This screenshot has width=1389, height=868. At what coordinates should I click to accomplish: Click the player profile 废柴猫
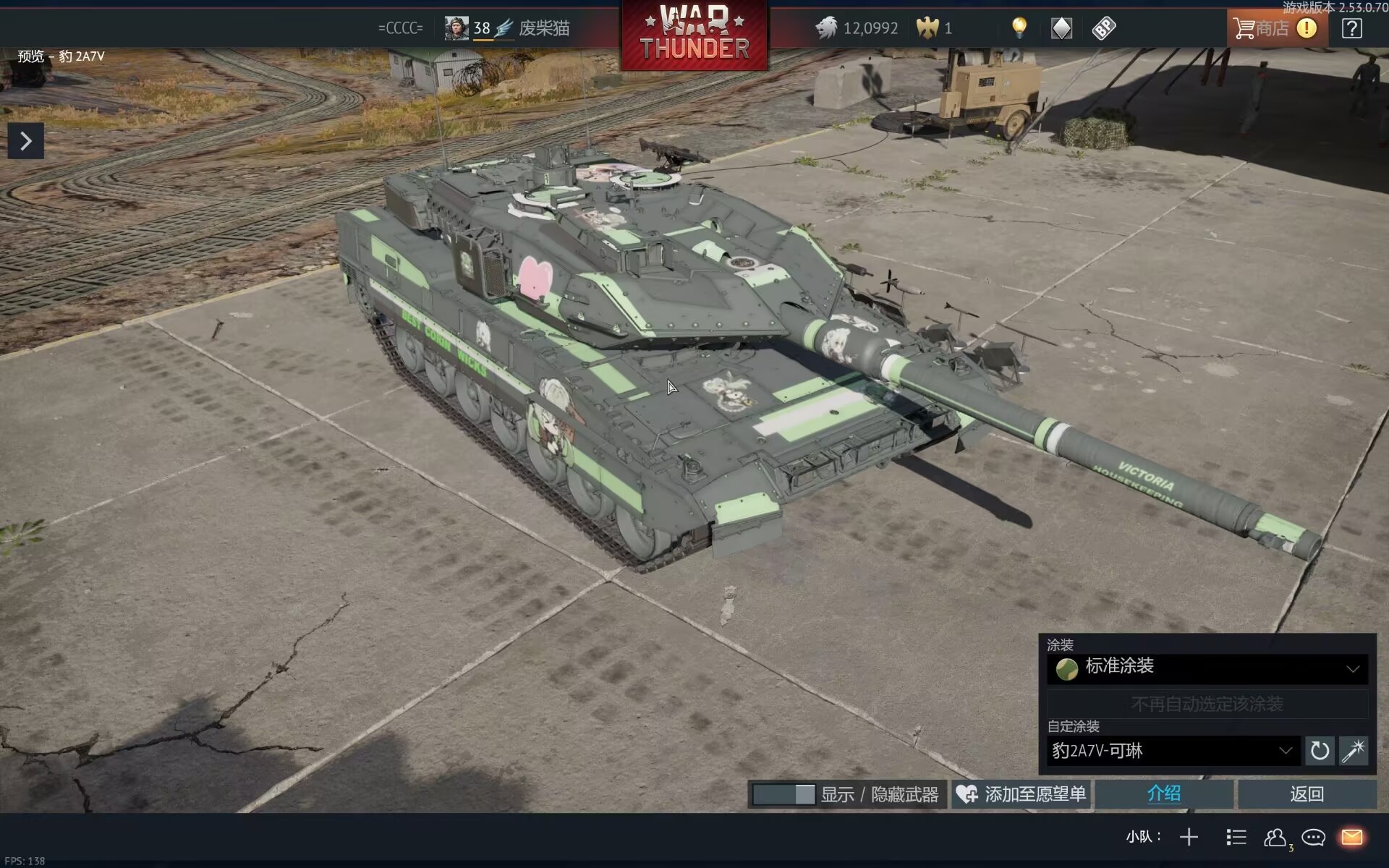point(544,28)
